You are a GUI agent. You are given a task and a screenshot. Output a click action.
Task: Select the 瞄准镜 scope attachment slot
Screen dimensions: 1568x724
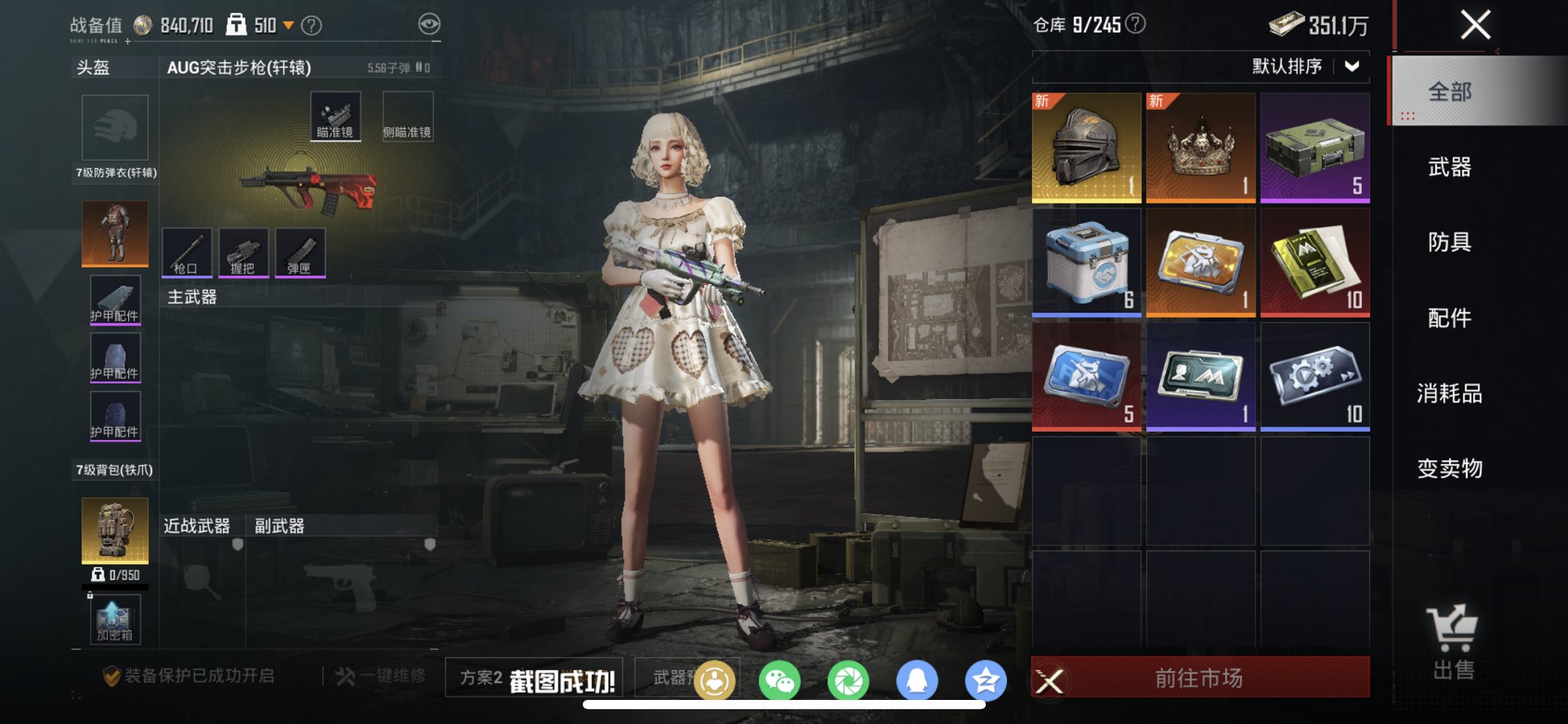[x=334, y=114]
